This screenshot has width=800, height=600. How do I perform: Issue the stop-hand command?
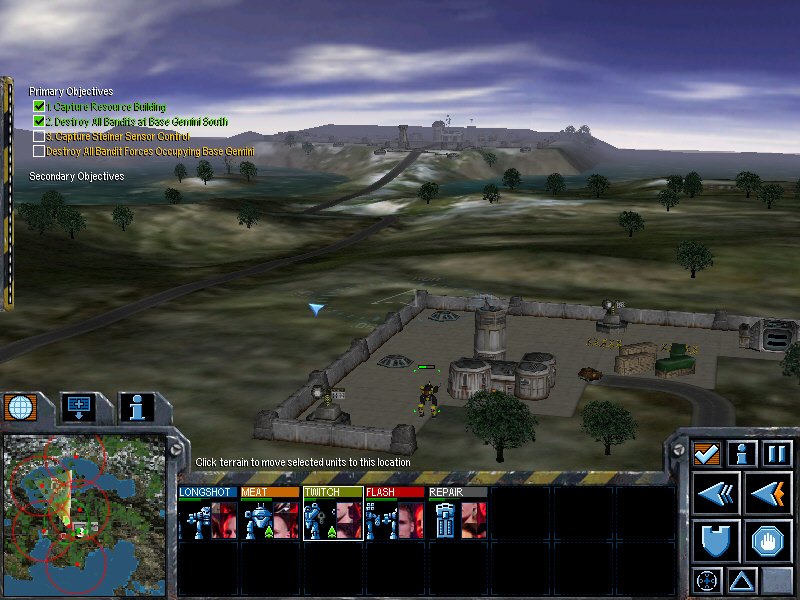click(x=768, y=541)
